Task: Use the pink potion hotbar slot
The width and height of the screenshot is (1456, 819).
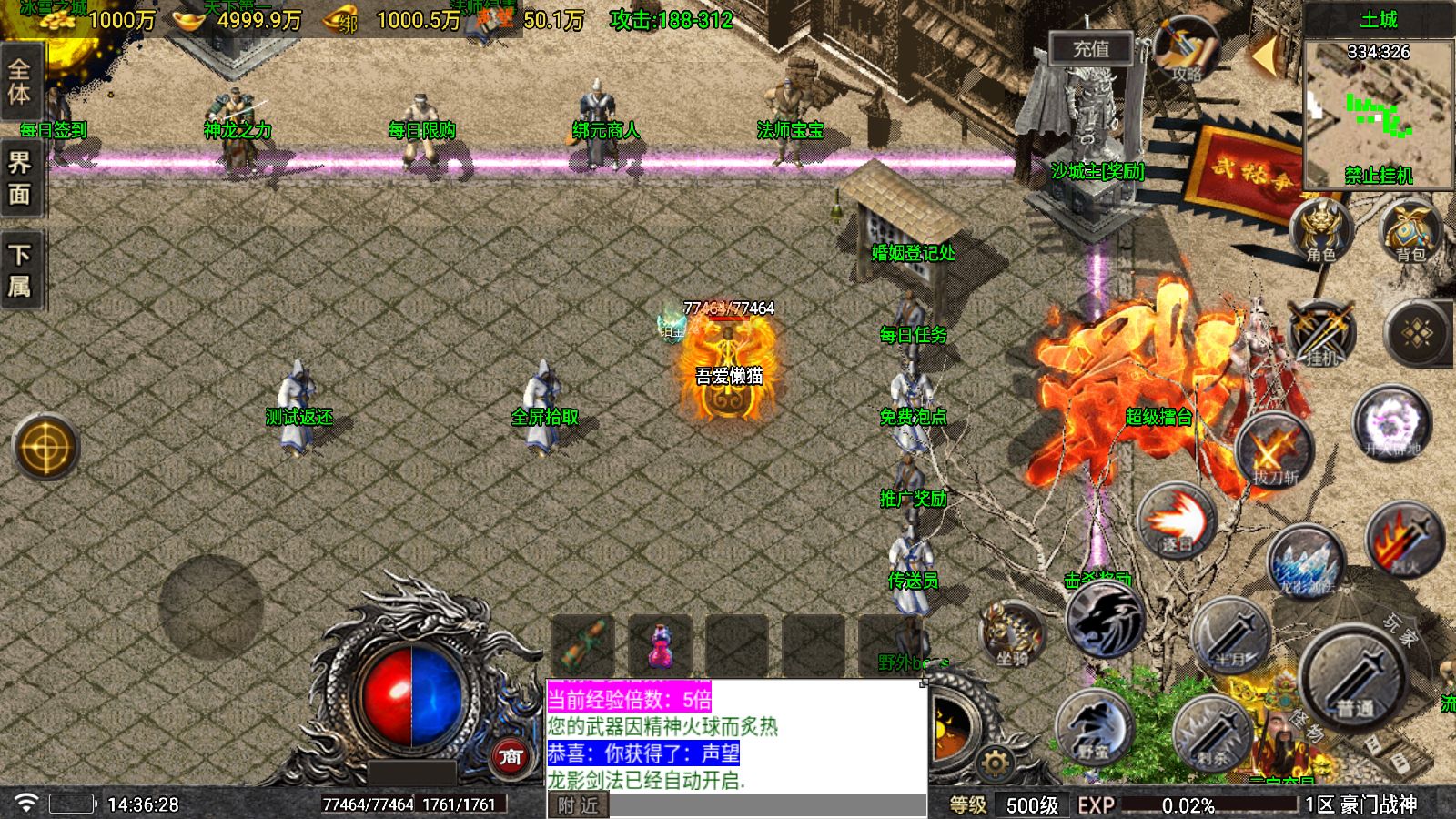Action: tap(660, 644)
